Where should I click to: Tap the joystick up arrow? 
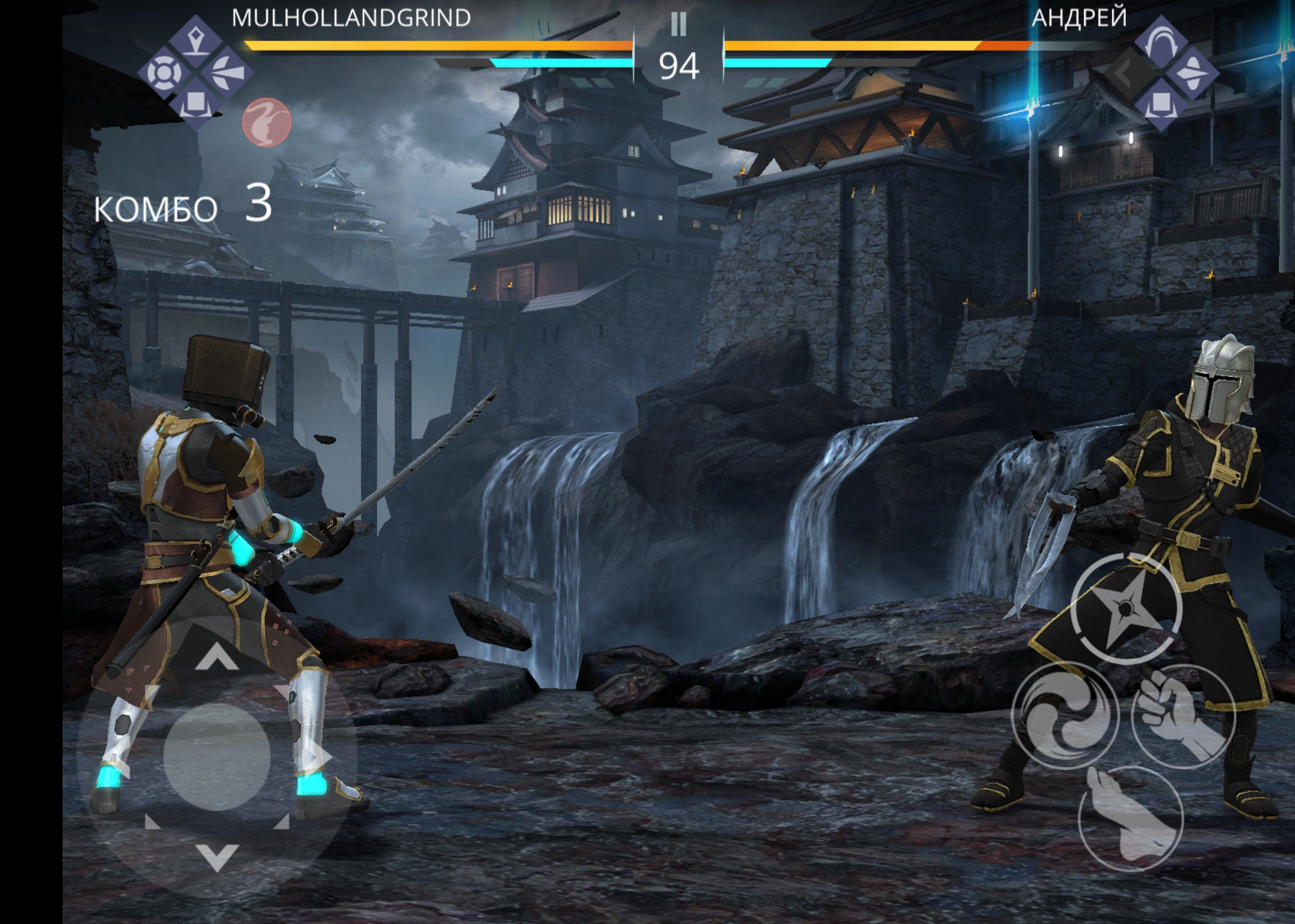point(217,657)
